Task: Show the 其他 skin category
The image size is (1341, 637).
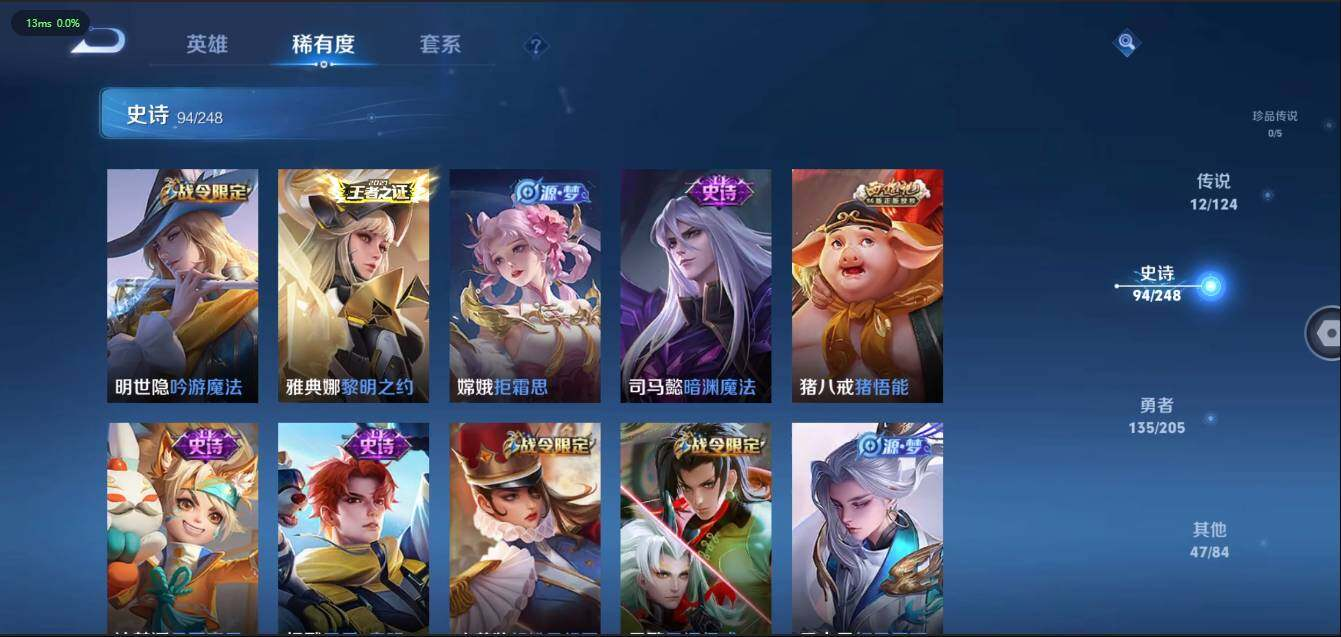Action: coord(1209,539)
